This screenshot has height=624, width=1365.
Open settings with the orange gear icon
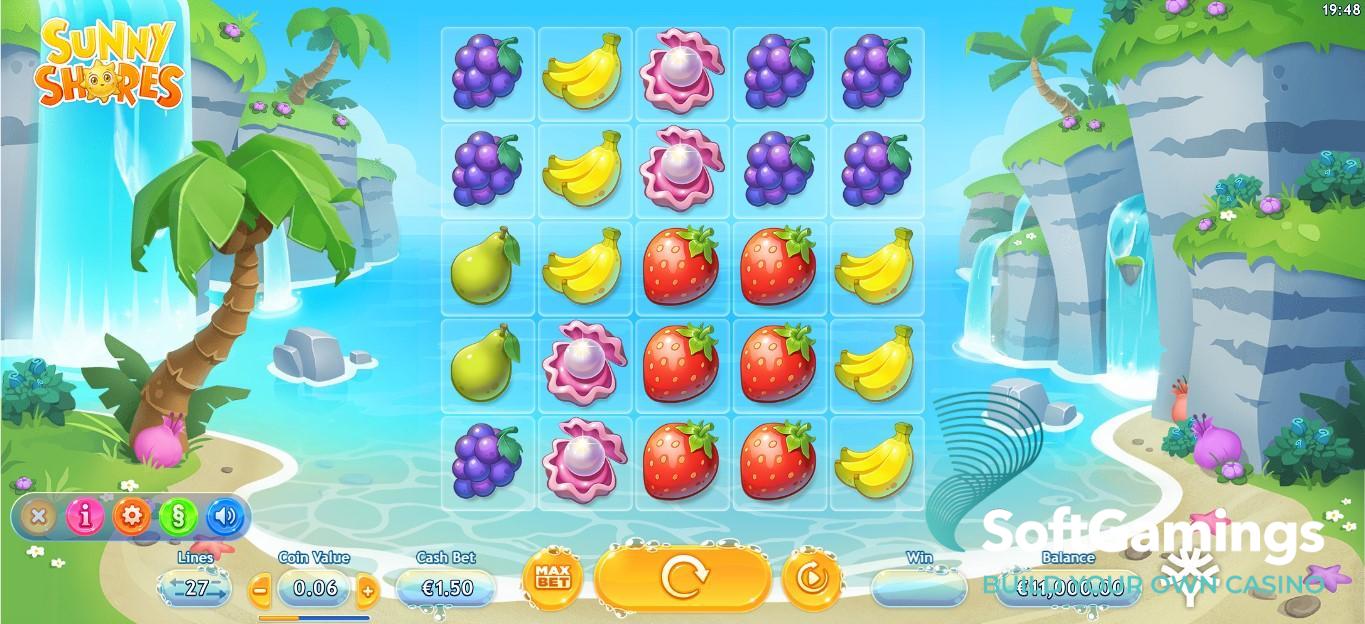pos(131,516)
